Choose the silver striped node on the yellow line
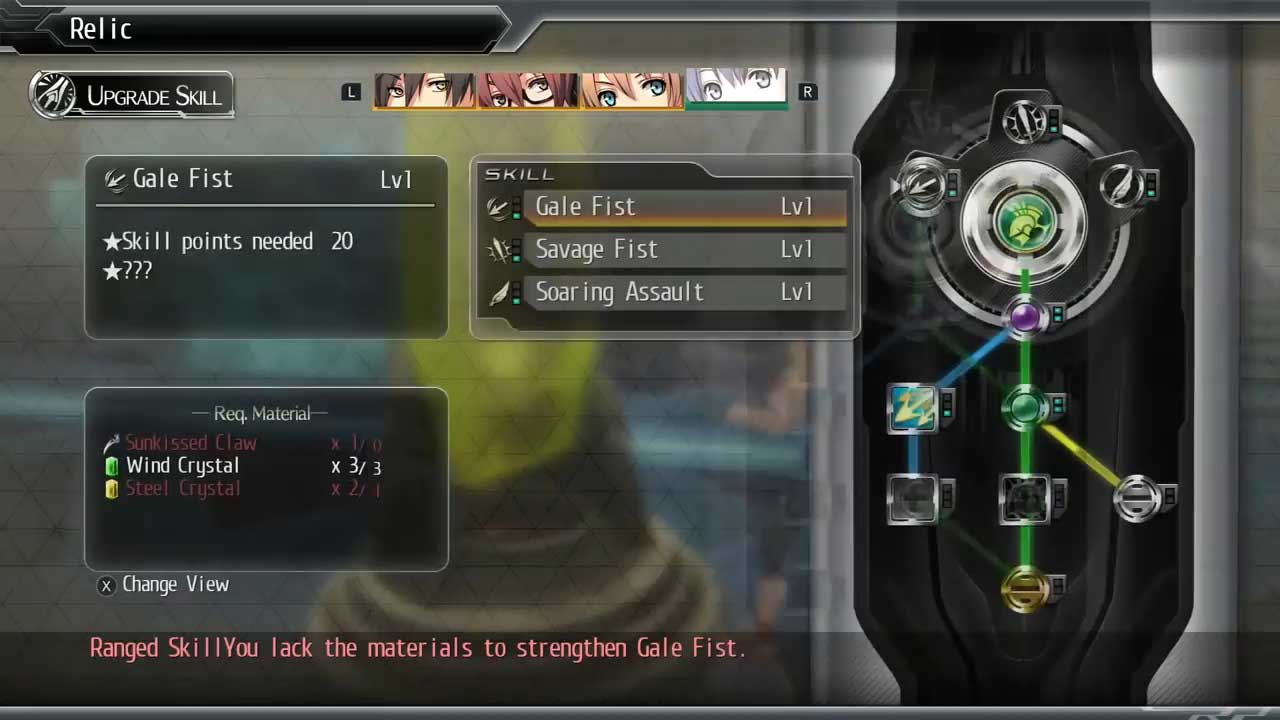 click(1137, 498)
